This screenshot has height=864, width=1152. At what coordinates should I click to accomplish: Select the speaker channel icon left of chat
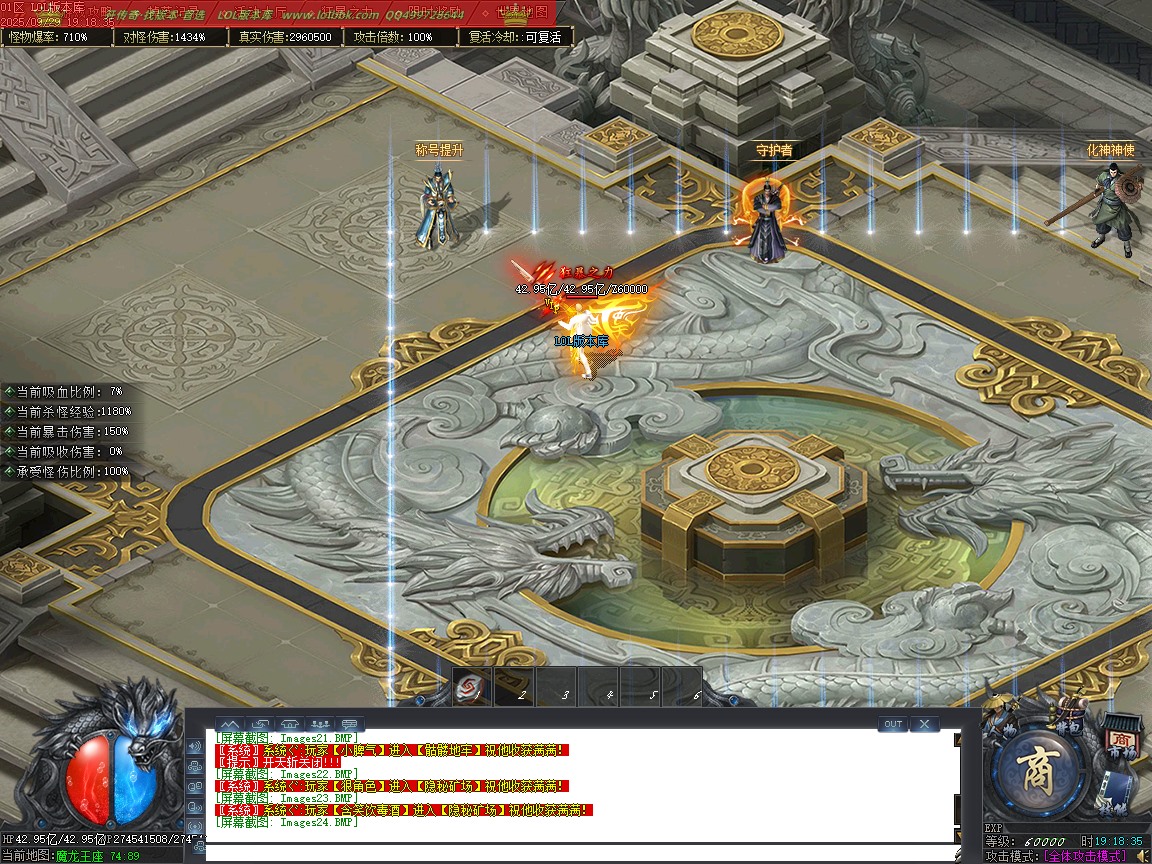196,746
